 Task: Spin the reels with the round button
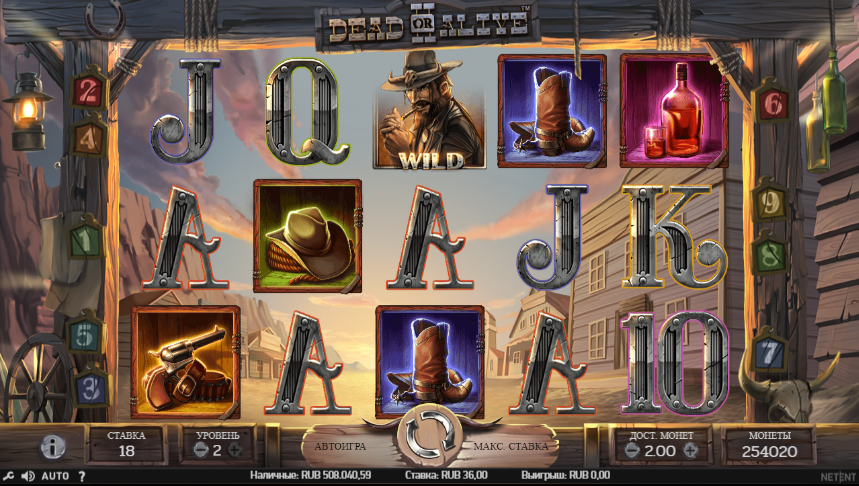point(429,442)
